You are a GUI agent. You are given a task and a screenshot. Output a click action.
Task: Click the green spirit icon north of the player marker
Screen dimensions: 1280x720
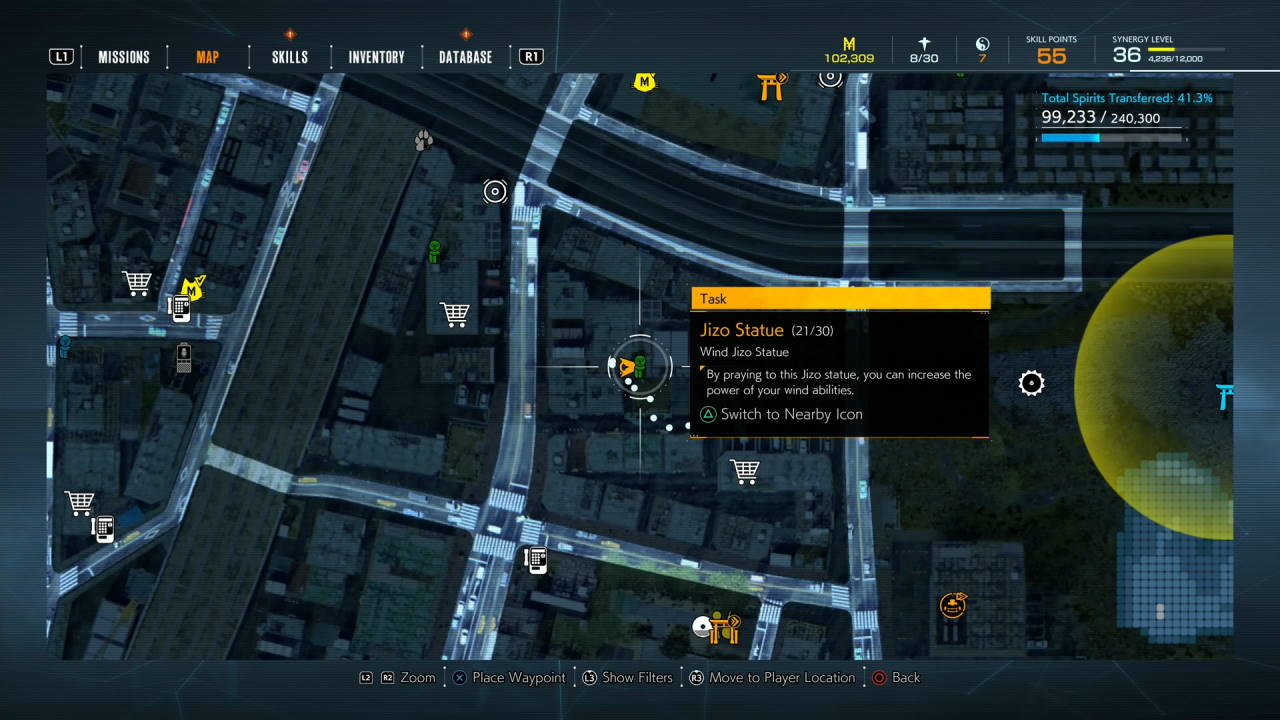[434, 251]
